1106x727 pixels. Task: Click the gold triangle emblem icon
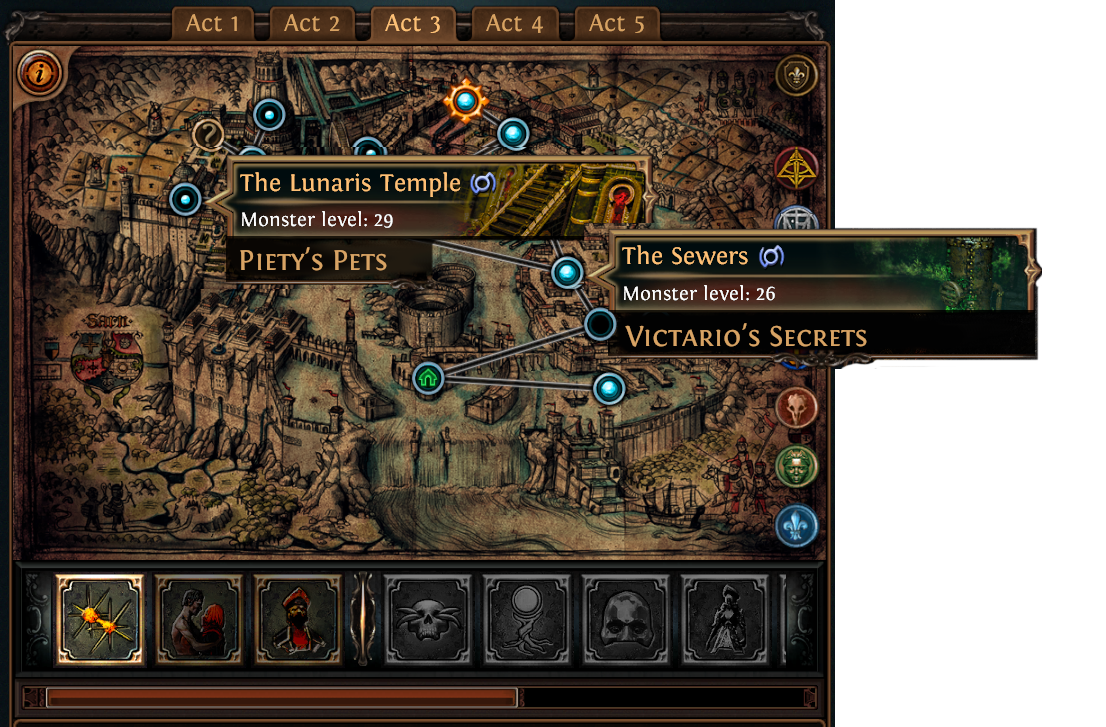click(x=796, y=169)
